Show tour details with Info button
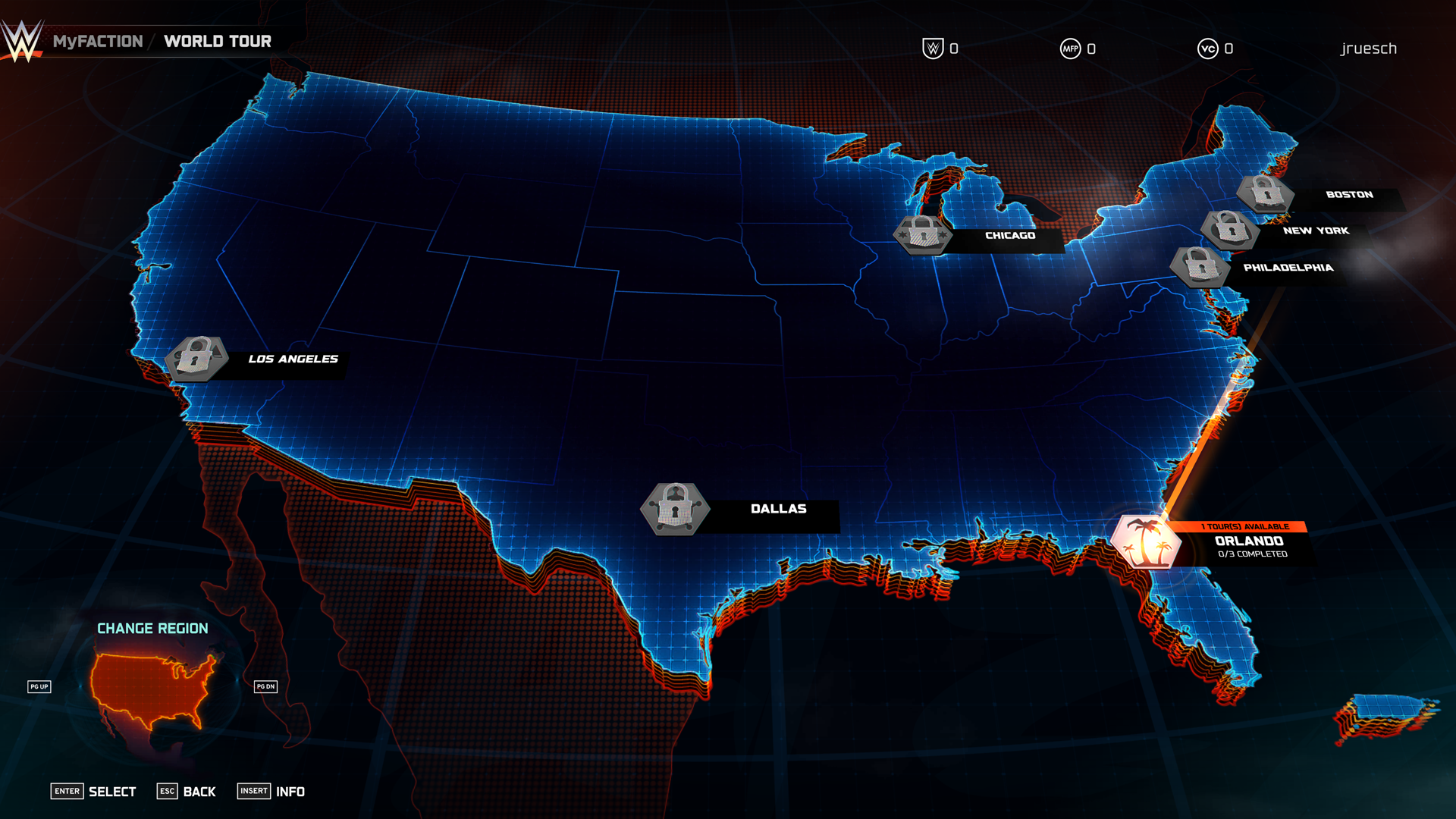Viewport: 1456px width, 819px height. tap(271, 792)
